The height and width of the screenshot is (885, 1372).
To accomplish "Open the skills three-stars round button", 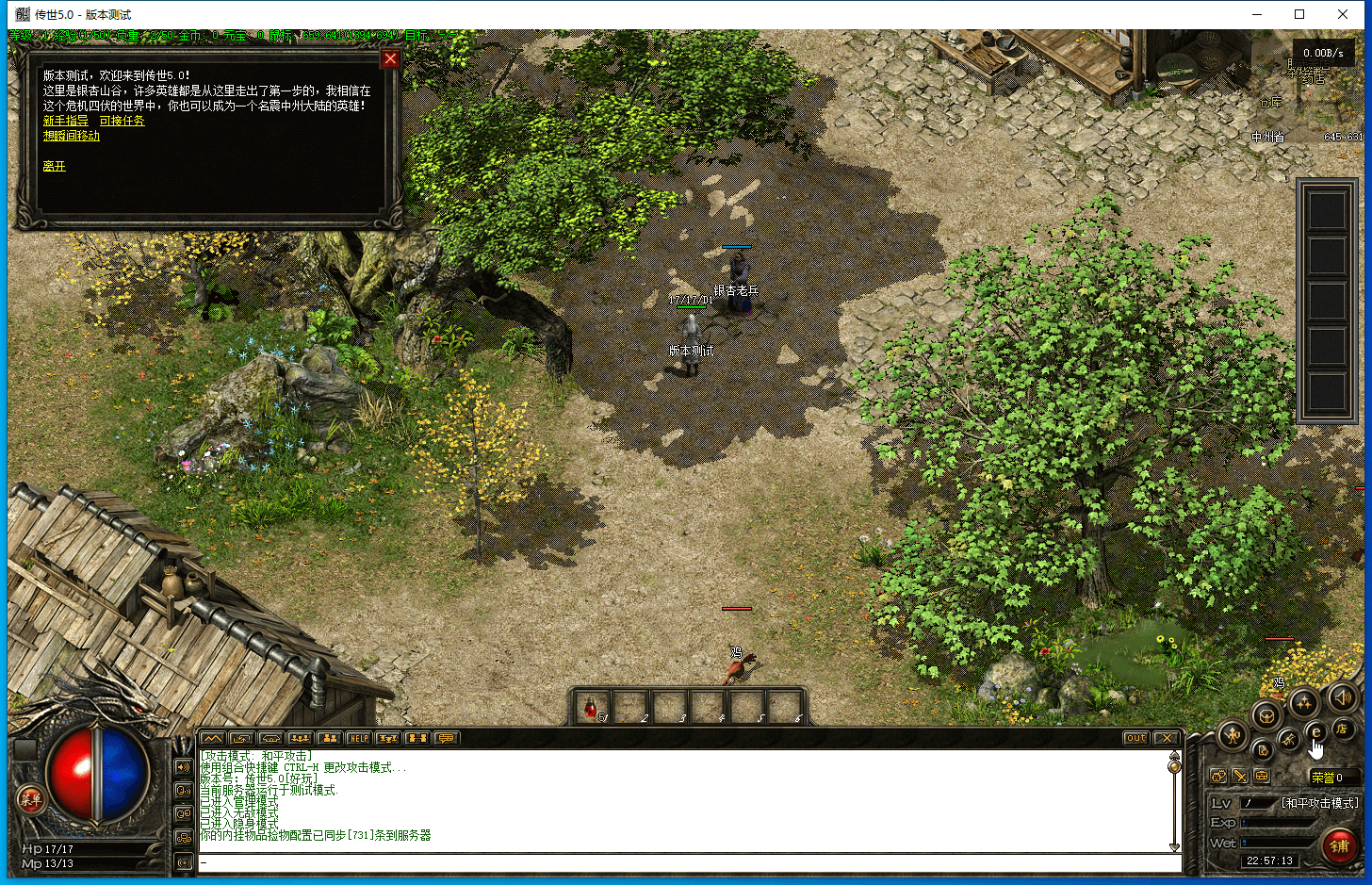I will click(1304, 702).
